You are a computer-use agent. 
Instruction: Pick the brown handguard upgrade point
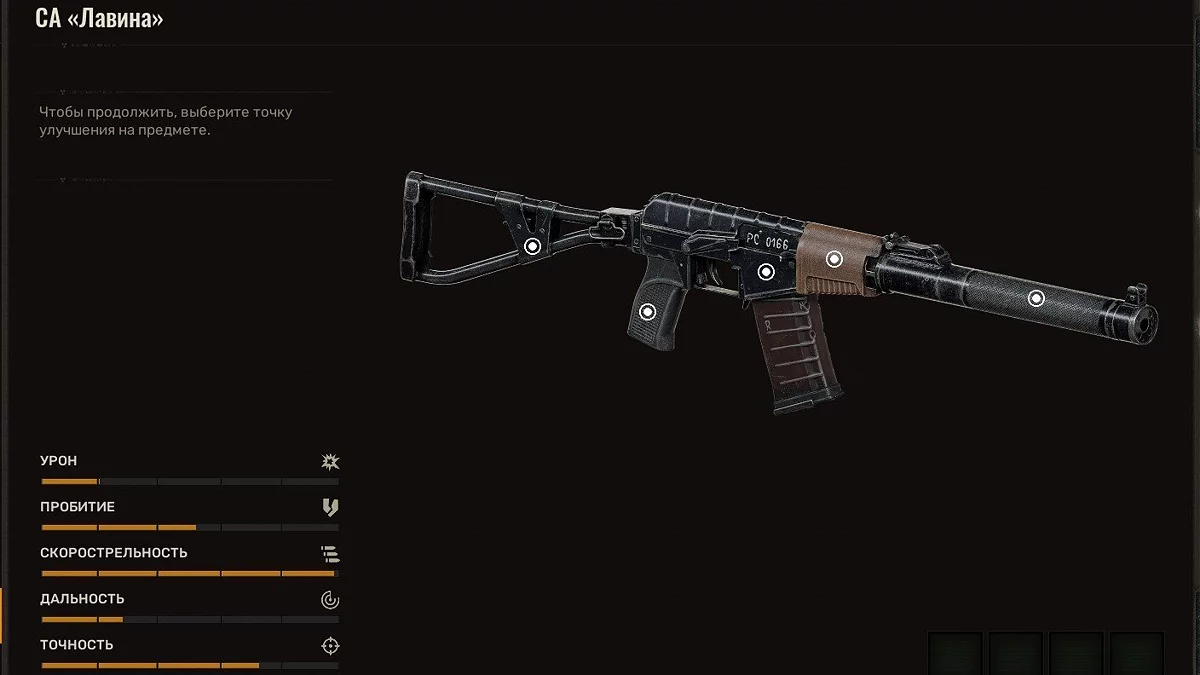pos(834,259)
